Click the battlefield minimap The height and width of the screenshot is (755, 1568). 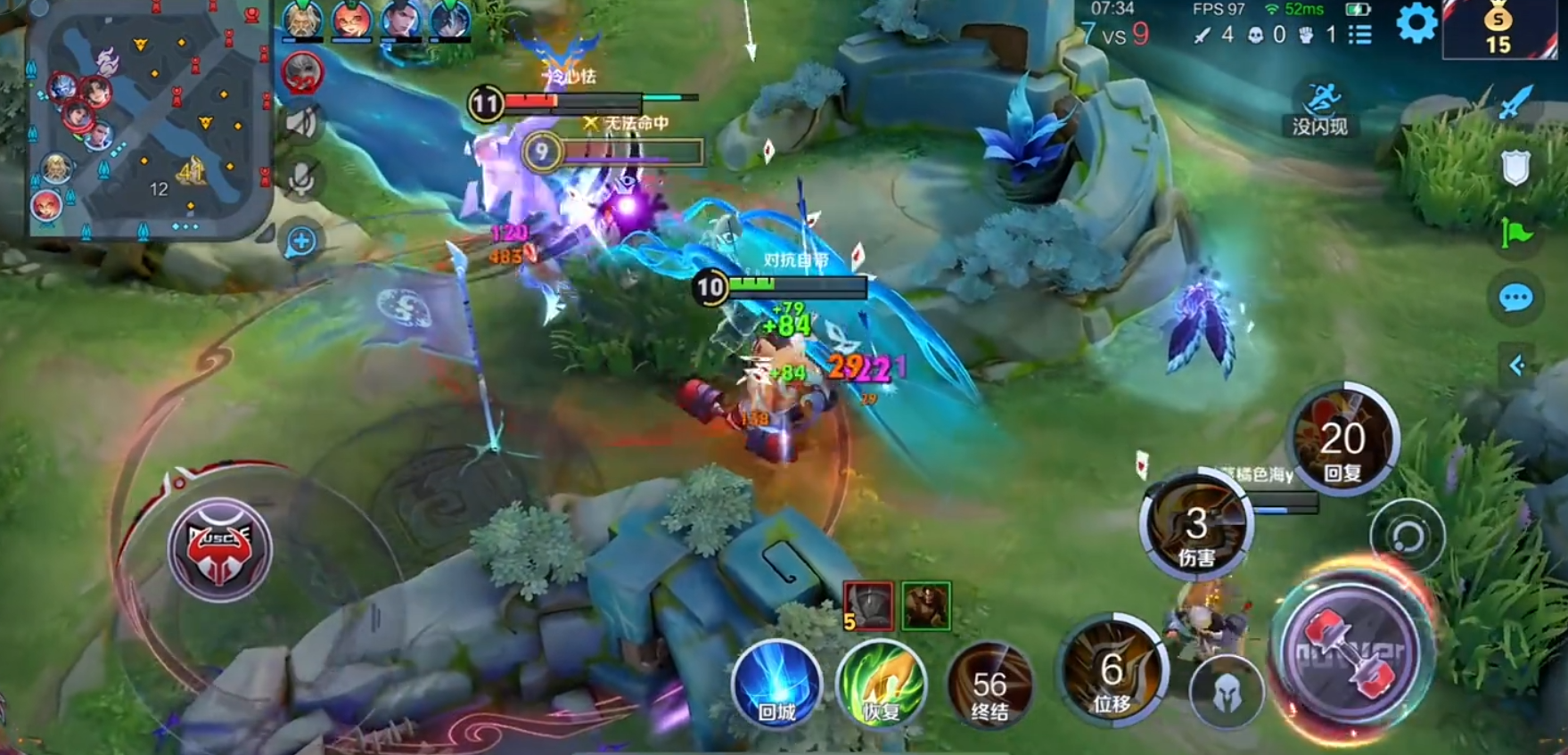tap(149, 120)
